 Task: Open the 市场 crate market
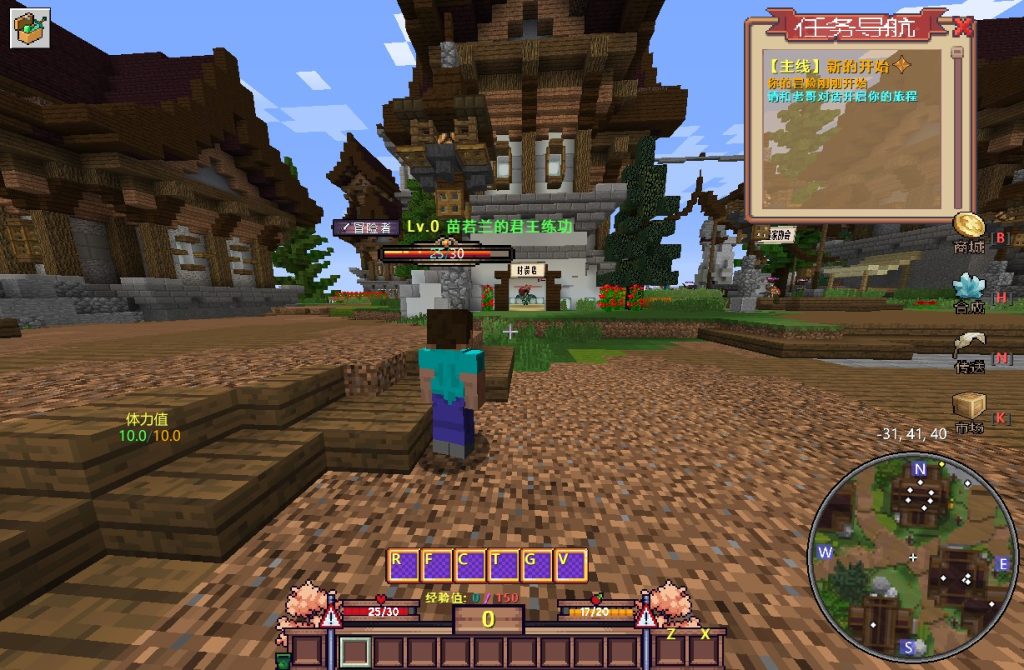(968, 407)
